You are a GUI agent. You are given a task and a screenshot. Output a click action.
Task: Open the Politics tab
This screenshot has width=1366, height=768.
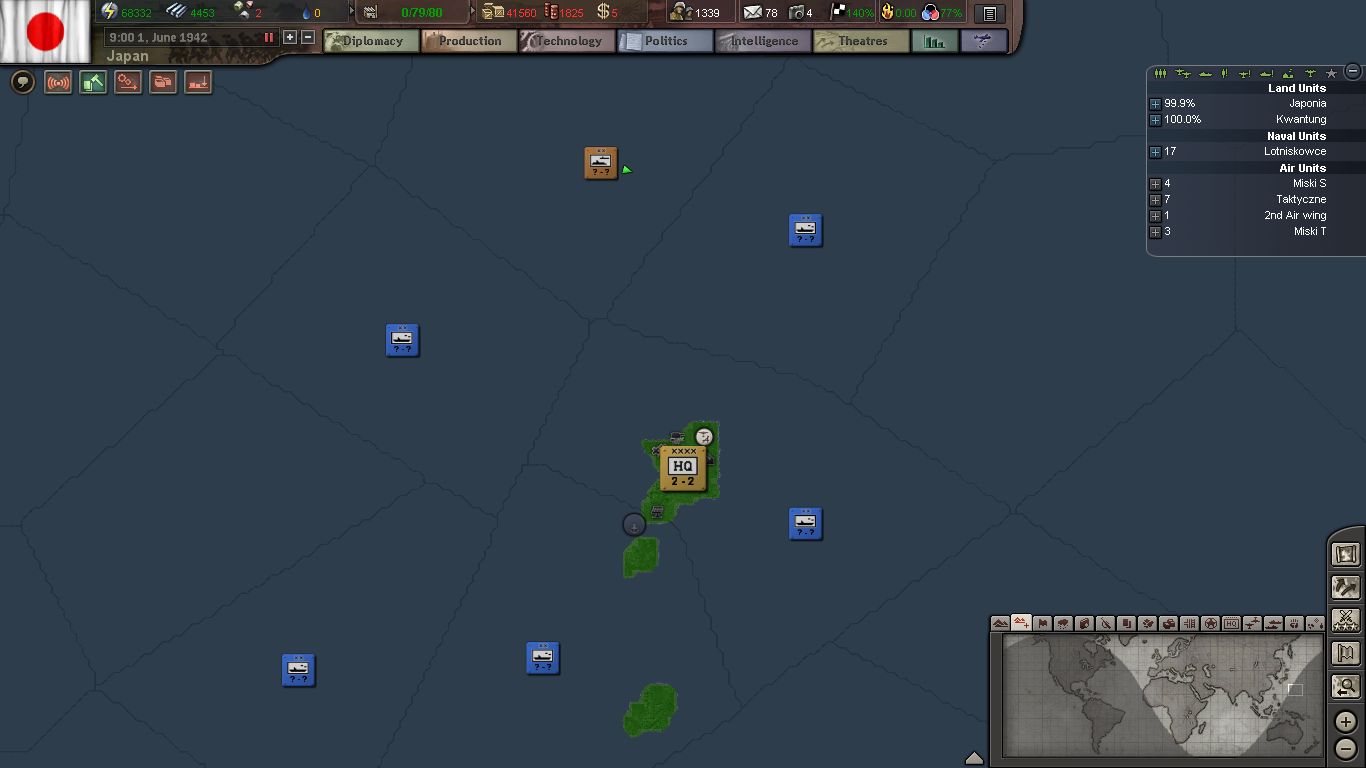(665, 41)
